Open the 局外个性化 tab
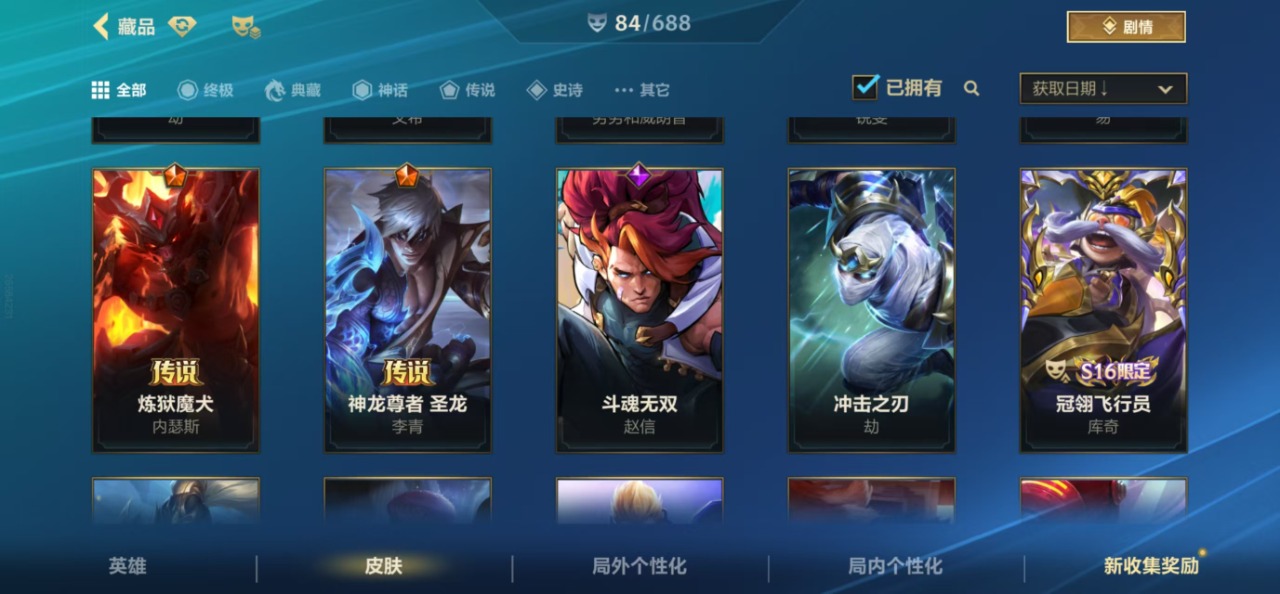The width and height of the screenshot is (1280, 594). coord(640,566)
